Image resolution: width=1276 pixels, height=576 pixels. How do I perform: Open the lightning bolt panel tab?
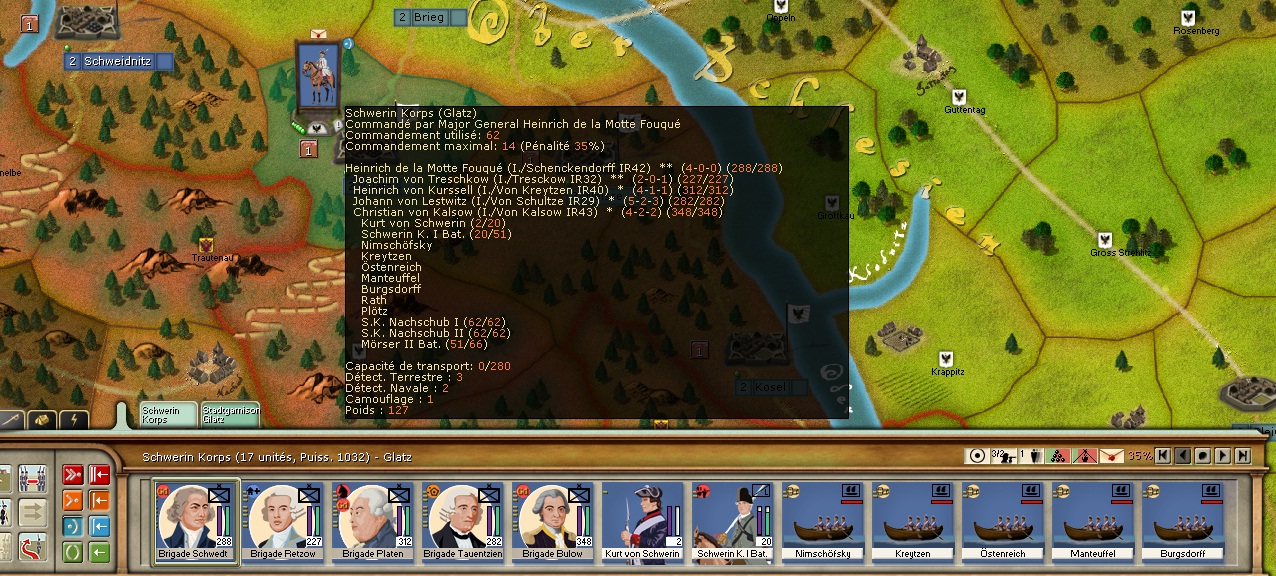(74, 421)
